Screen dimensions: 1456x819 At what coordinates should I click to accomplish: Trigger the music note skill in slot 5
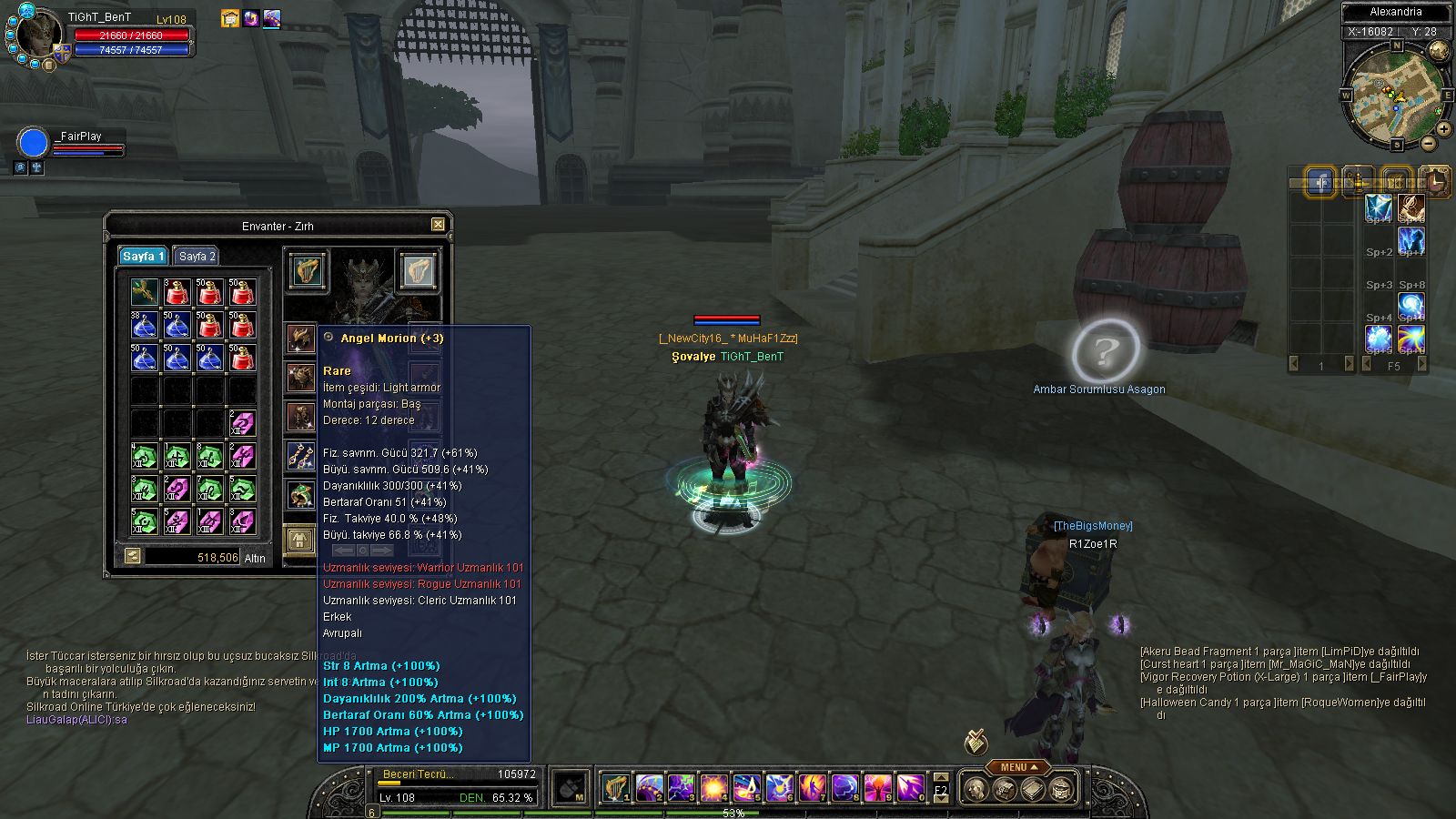(x=747, y=787)
